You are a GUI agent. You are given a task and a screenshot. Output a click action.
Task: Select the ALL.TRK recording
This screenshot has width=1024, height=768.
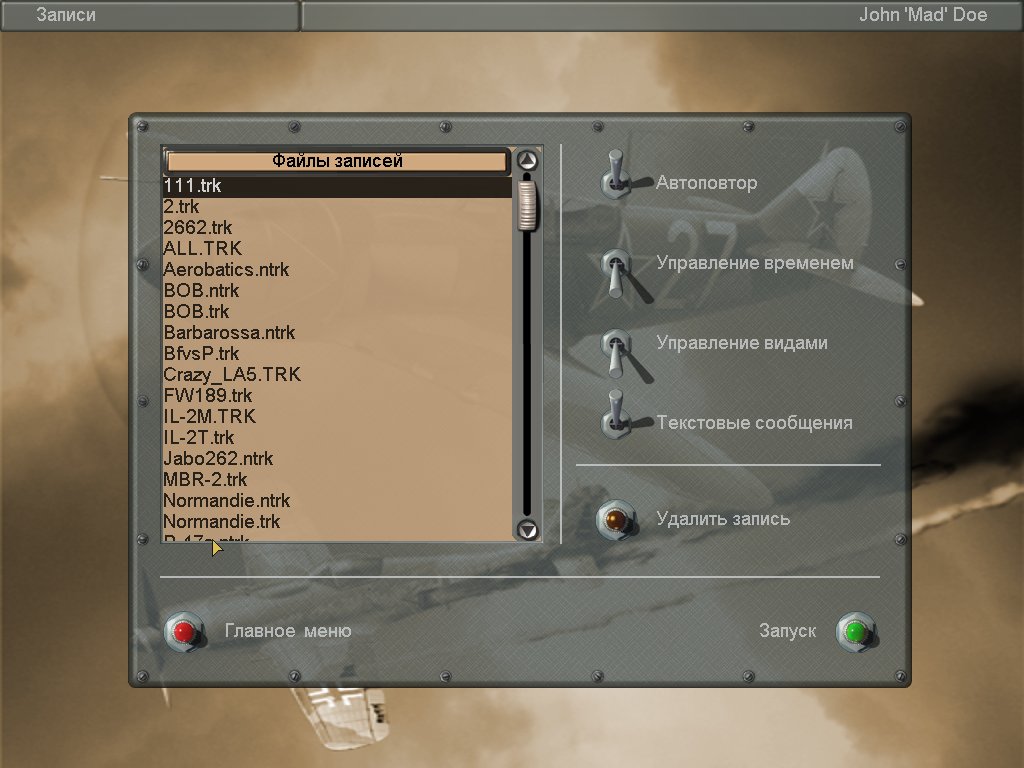[x=202, y=249]
